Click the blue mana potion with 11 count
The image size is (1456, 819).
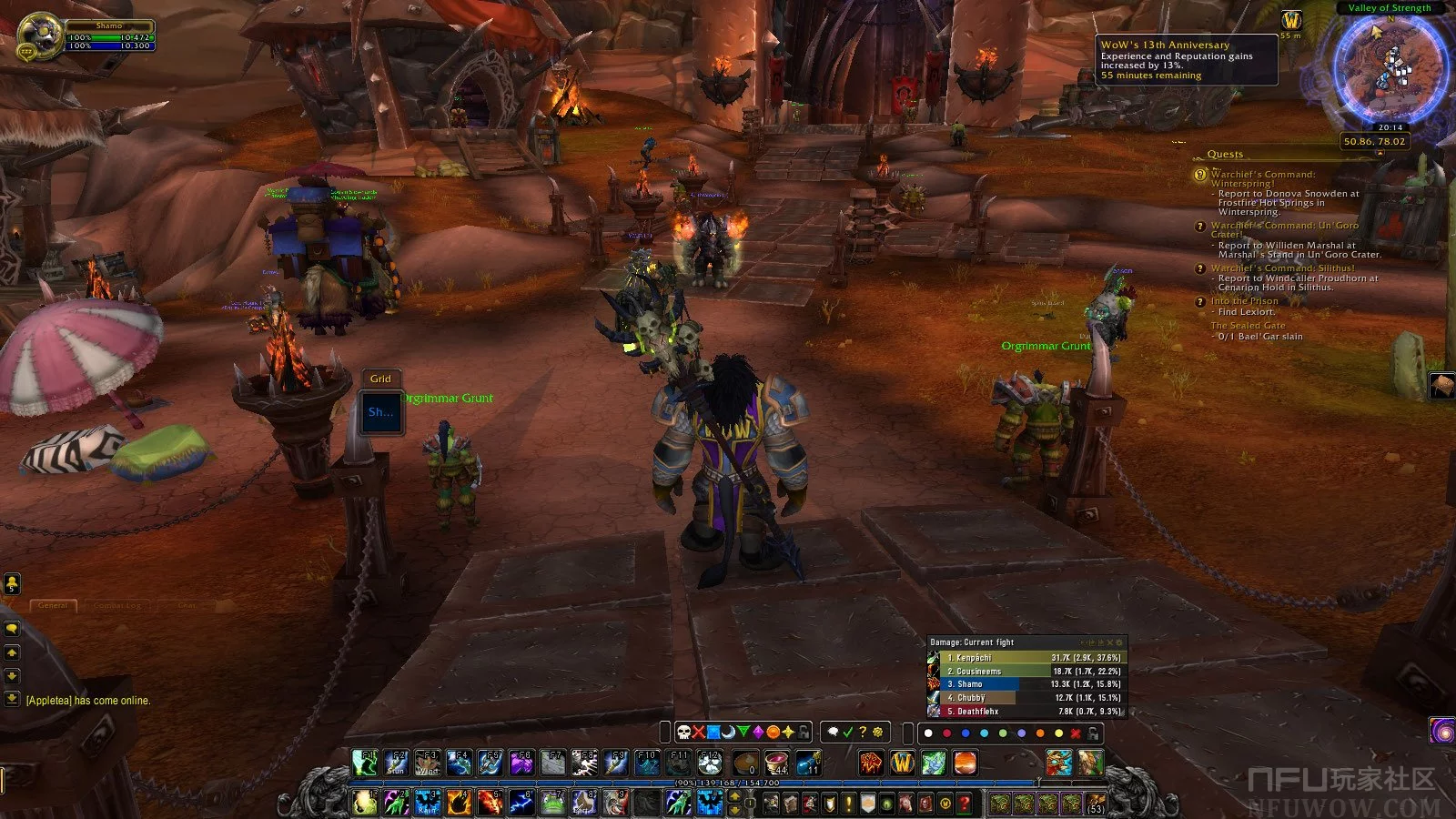click(x=808, y=763)
